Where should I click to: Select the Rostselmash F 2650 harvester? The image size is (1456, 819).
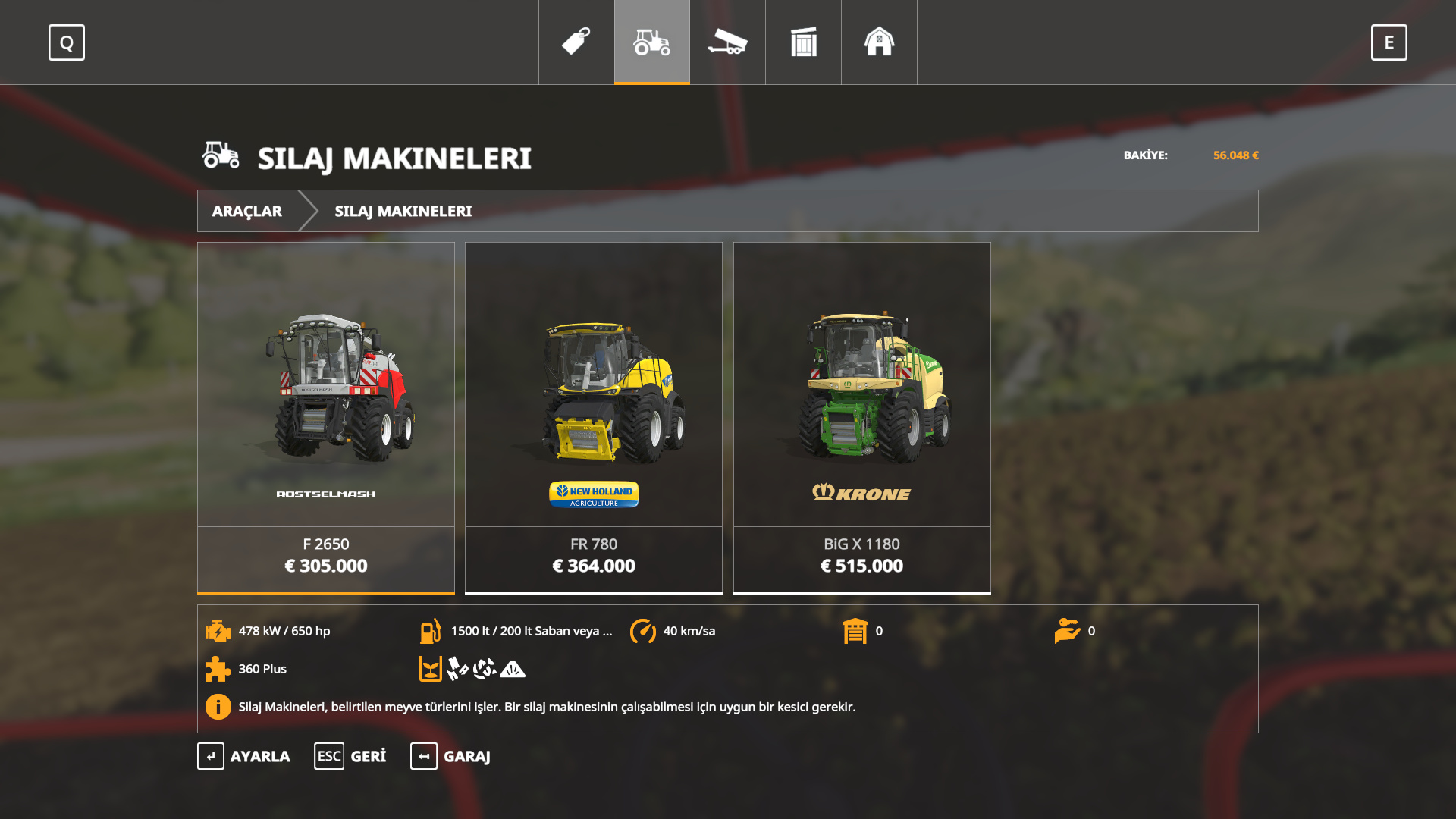coord(326,417)
